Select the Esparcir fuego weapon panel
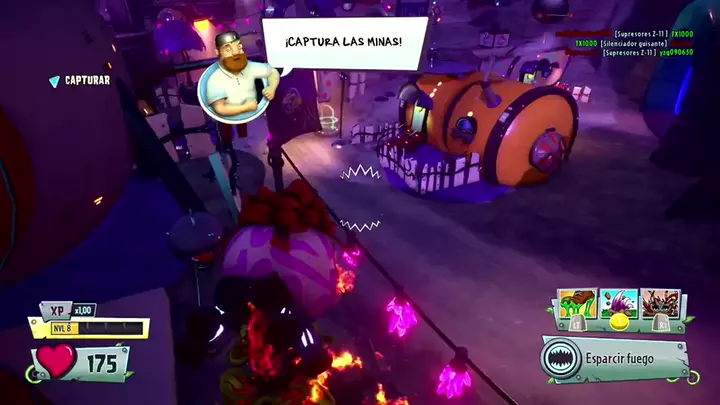720x405 pixels. (x=616, y=358)
